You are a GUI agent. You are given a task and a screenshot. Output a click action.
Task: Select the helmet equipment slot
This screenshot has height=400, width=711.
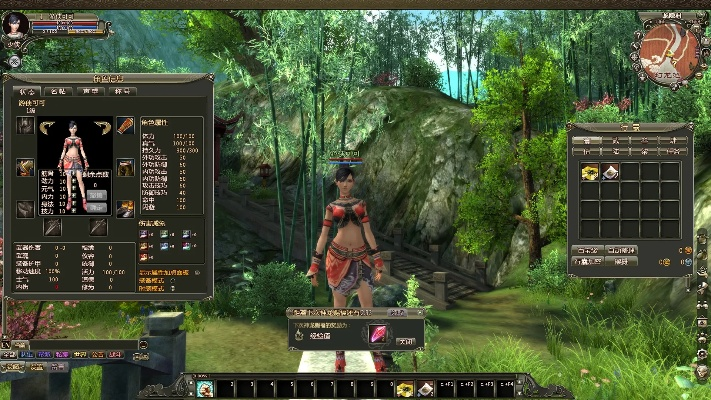(24, 125)
